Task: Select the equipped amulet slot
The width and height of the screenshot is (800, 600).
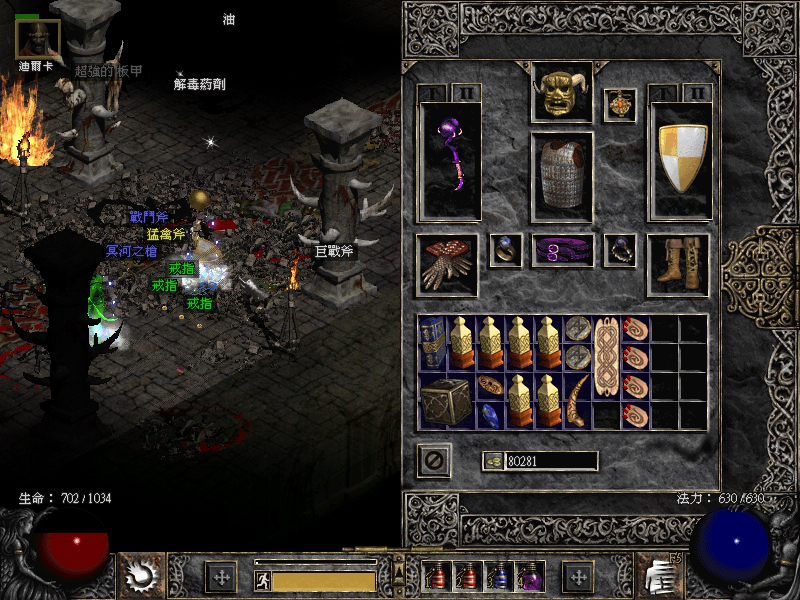Action: (620, 105)
